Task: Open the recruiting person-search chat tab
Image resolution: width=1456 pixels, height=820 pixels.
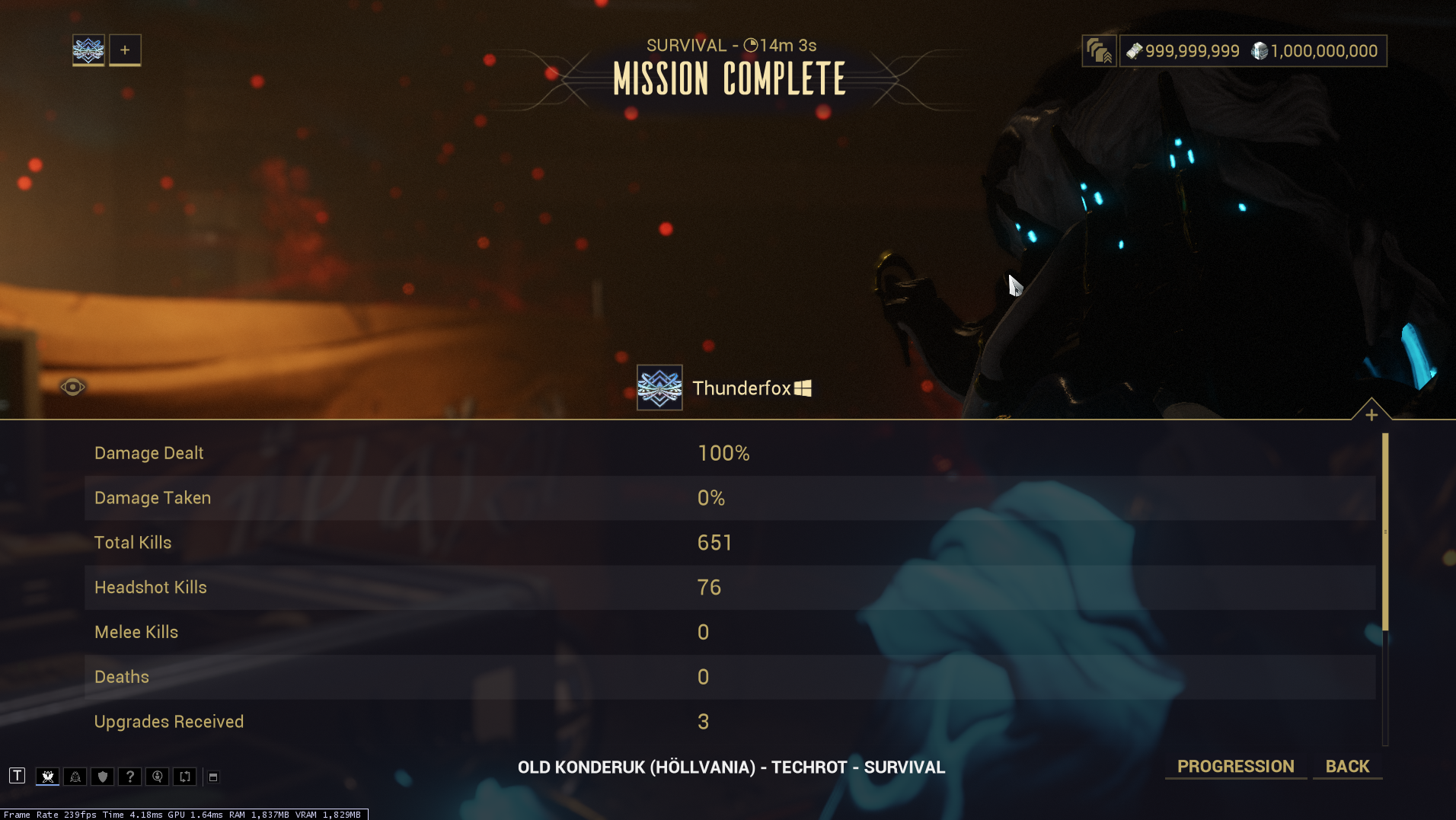Action: tap(158, 777)
